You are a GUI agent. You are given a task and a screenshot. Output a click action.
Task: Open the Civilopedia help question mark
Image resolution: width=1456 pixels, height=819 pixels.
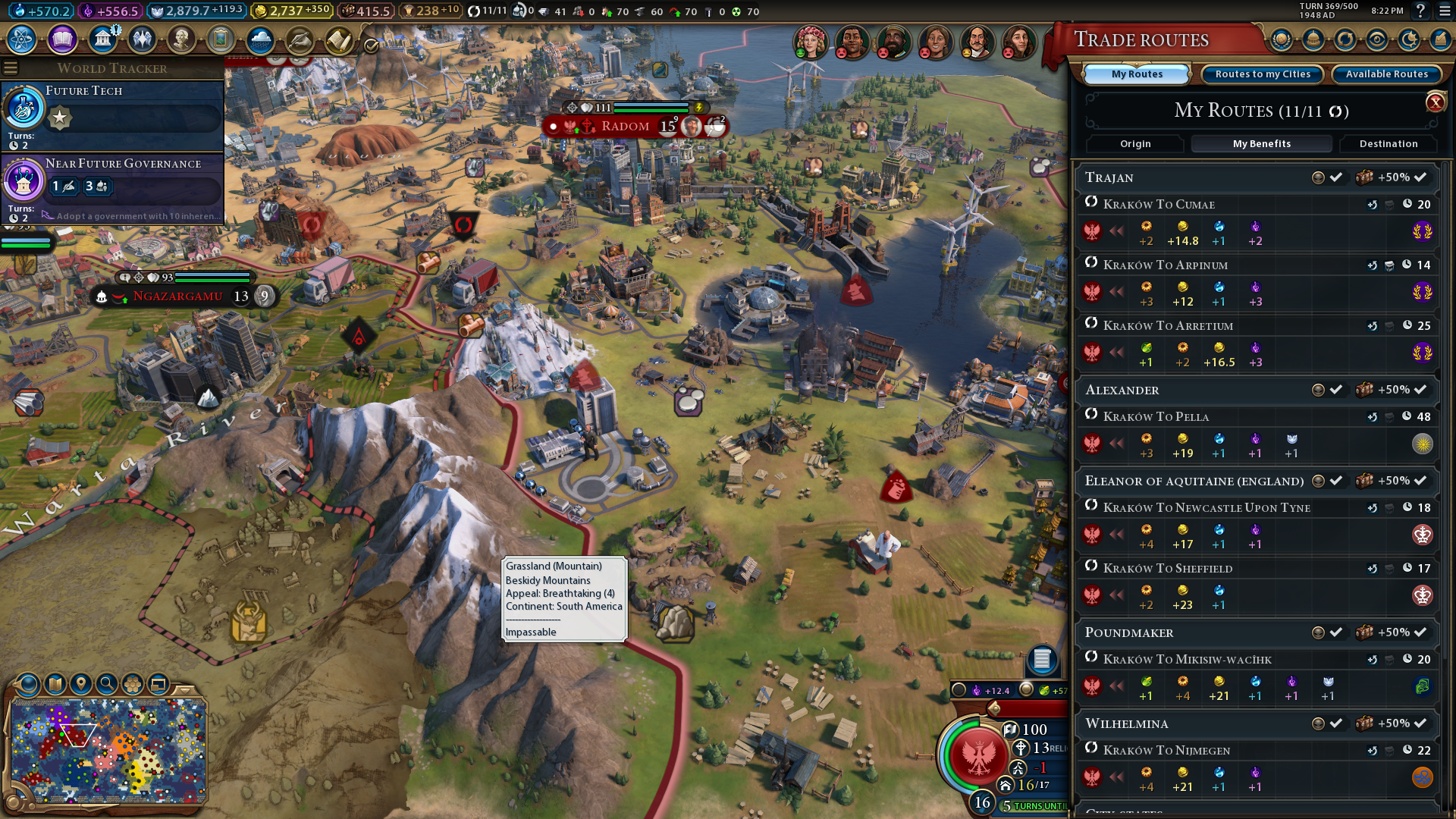(x=1420, y=11)
